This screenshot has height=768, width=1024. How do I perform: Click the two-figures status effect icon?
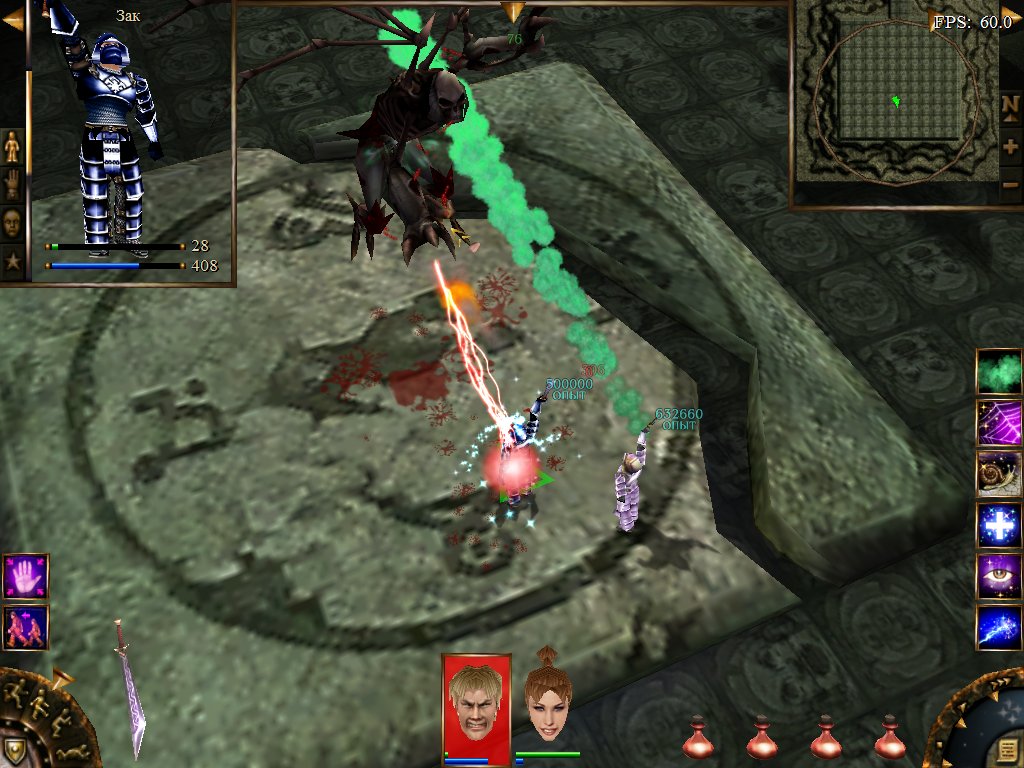(x=25, y=625)
